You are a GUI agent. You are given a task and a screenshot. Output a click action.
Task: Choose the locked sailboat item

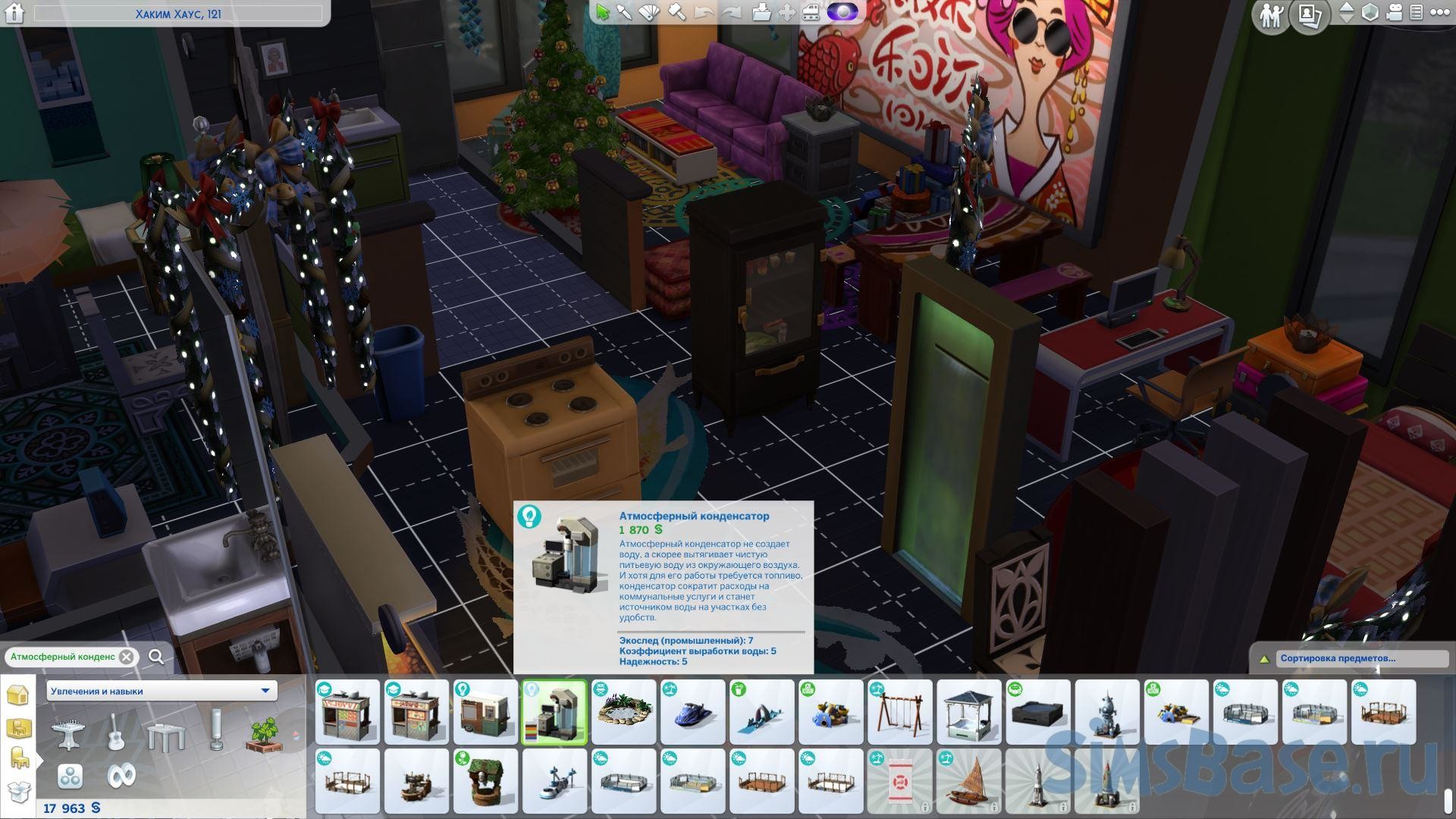point(968,781)
